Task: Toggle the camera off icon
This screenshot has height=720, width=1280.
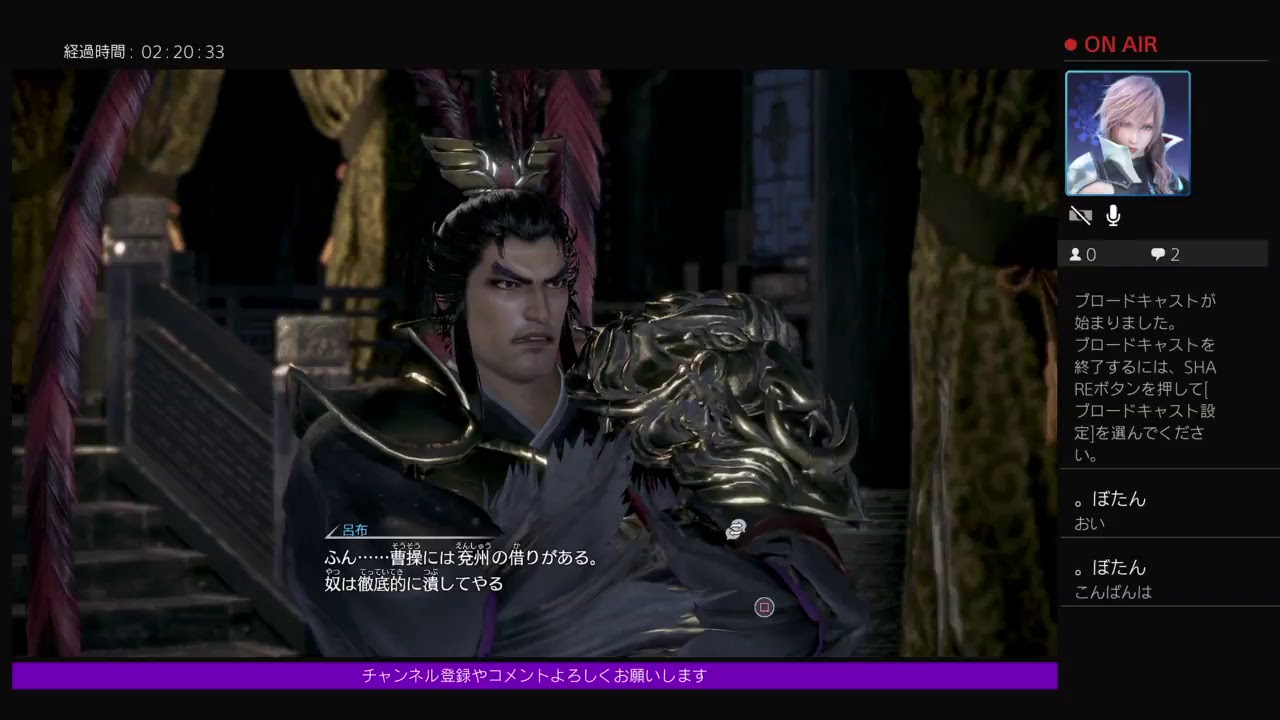Action: pos(1080,215)
